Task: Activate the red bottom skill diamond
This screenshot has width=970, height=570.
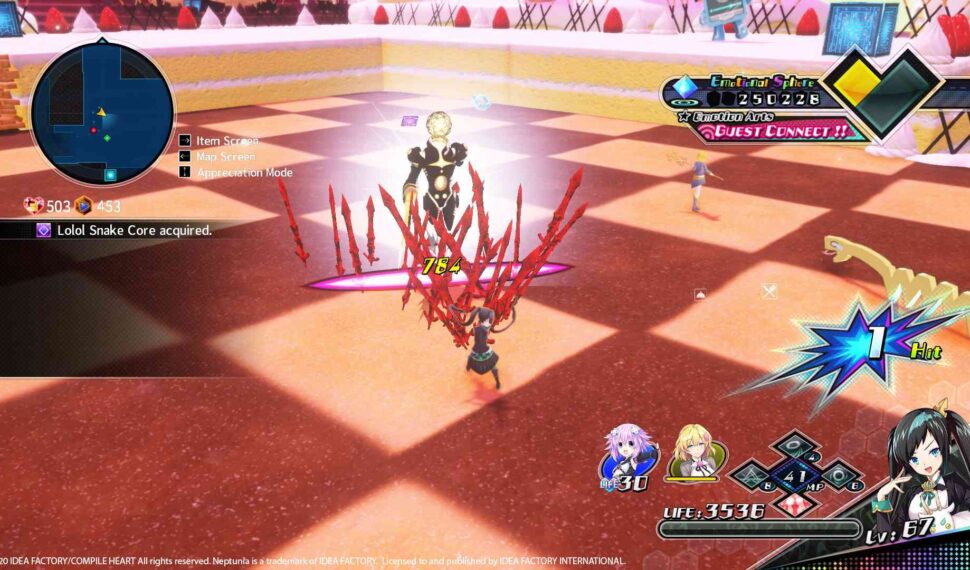Action: (794, 503)
